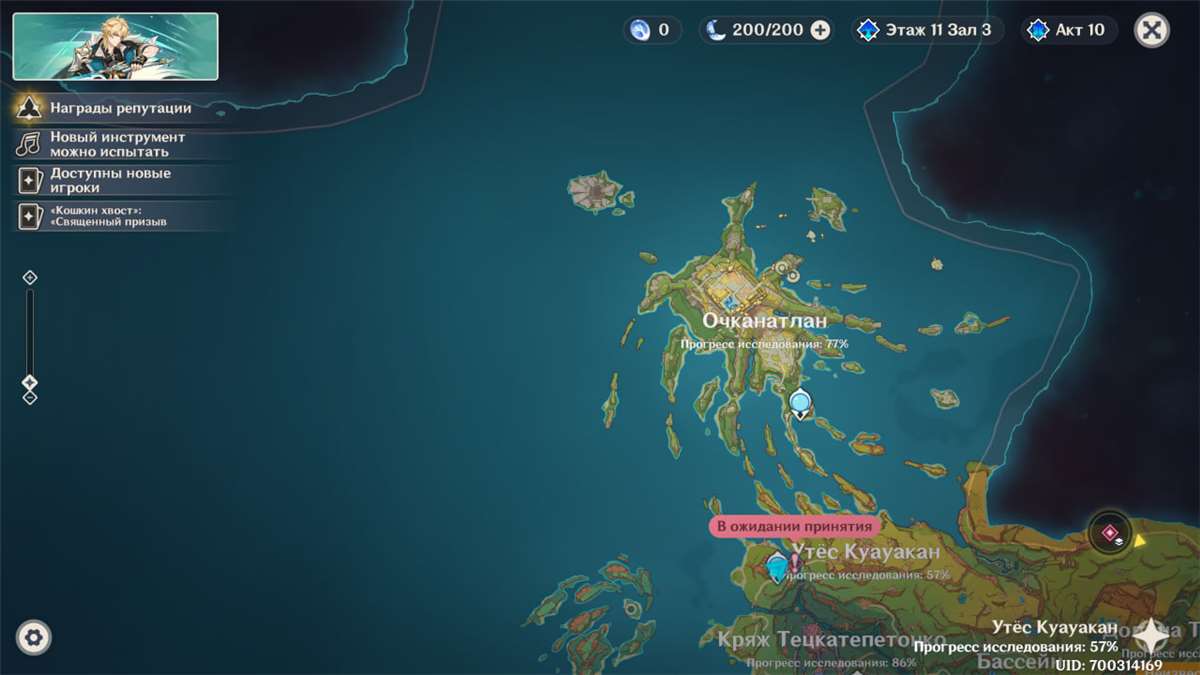This screenshot has height=675, width=1200.
Task: Open the Этаж 11 Зал 3 abyss shortcut
Action: pos(926,30)
